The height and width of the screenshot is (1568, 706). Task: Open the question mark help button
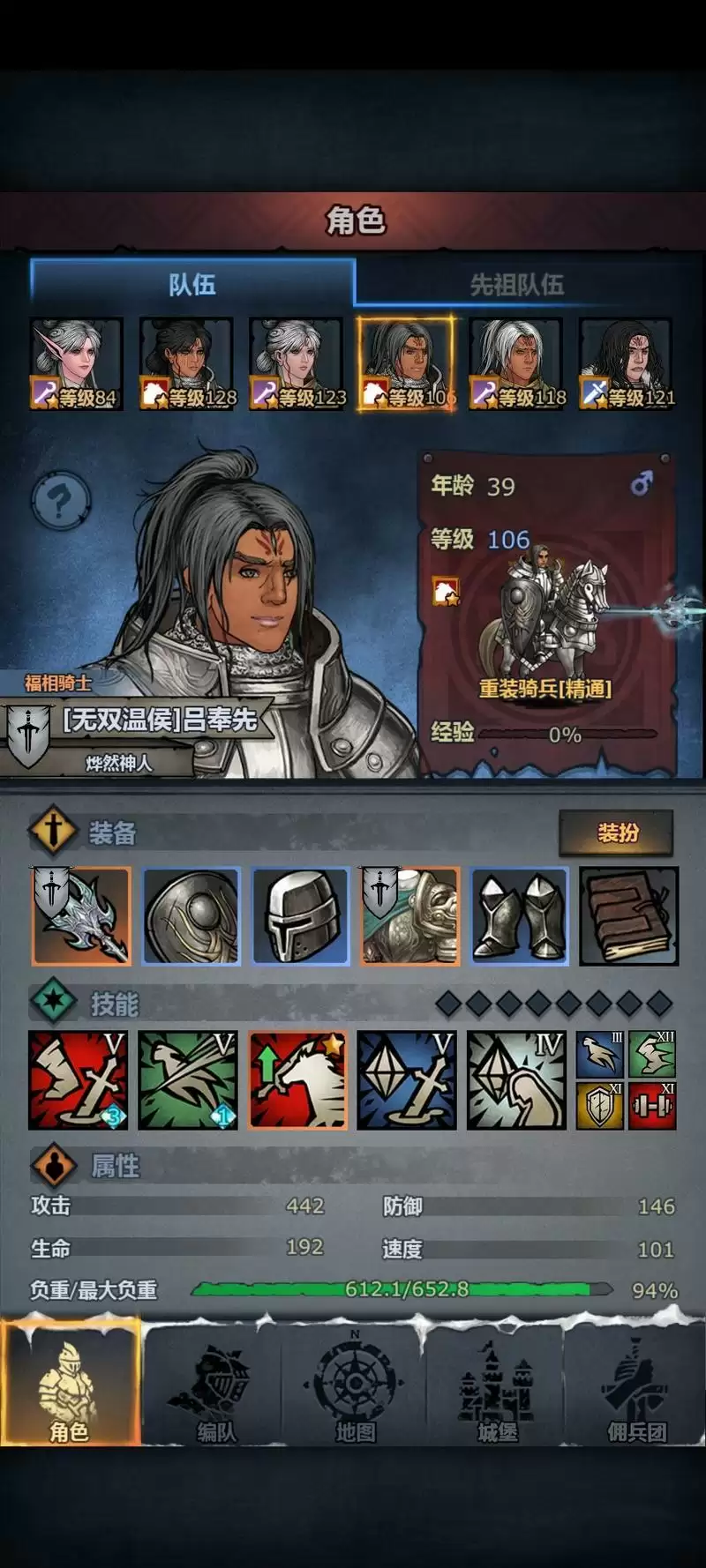point(60,501)
